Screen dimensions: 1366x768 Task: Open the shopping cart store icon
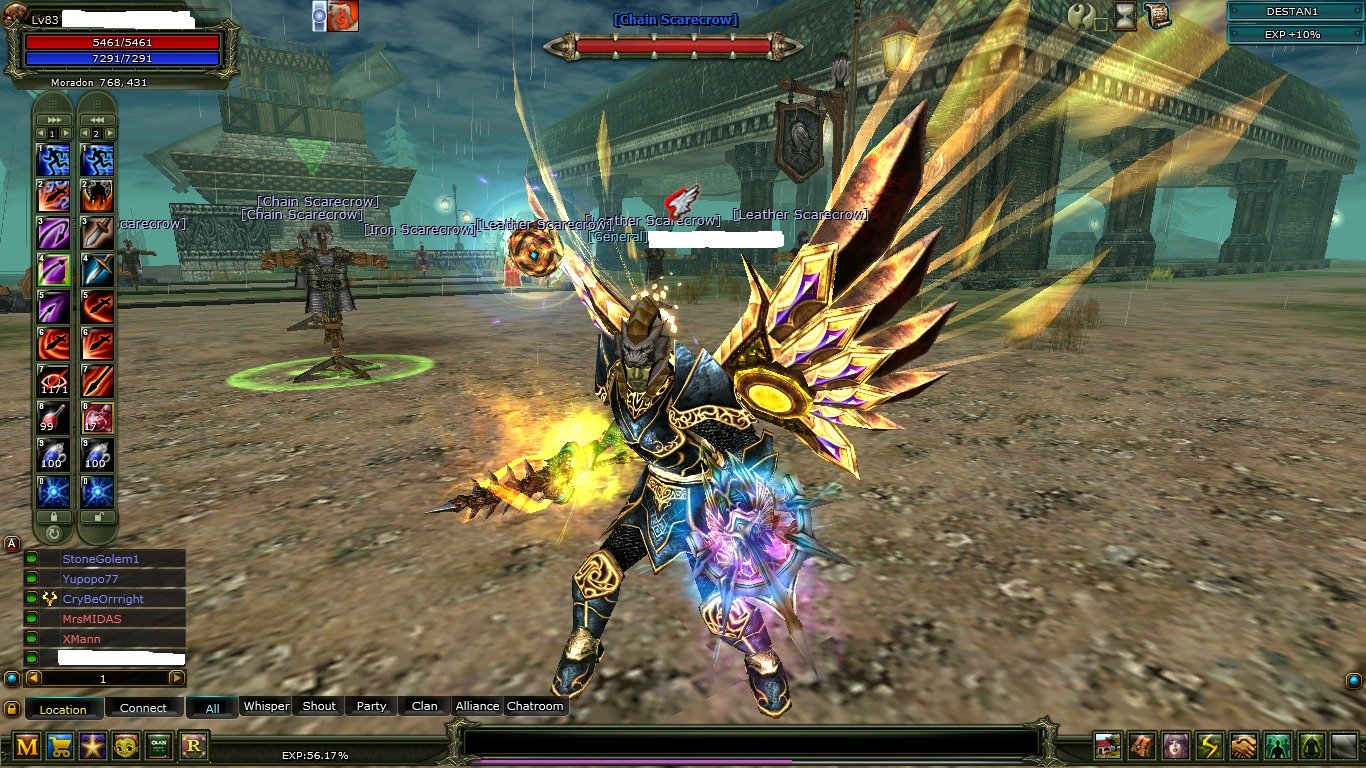(x=60, y=745)
